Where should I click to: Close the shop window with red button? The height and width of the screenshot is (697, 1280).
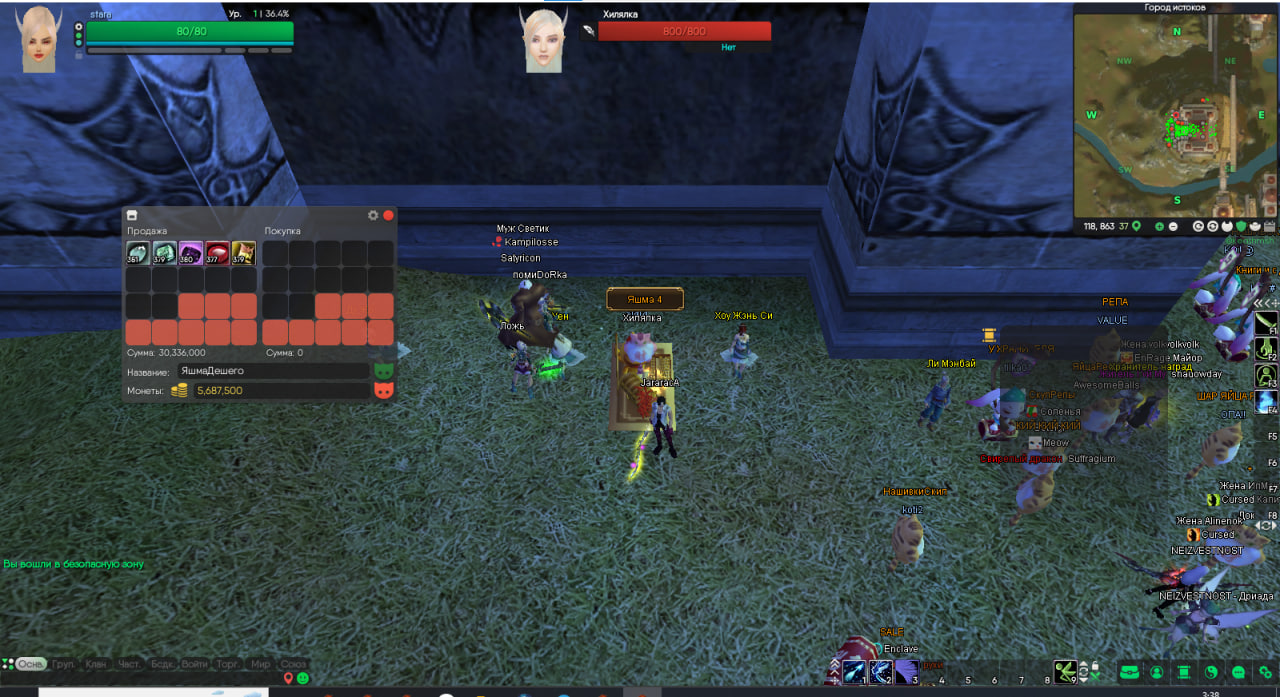pos(388,215)
